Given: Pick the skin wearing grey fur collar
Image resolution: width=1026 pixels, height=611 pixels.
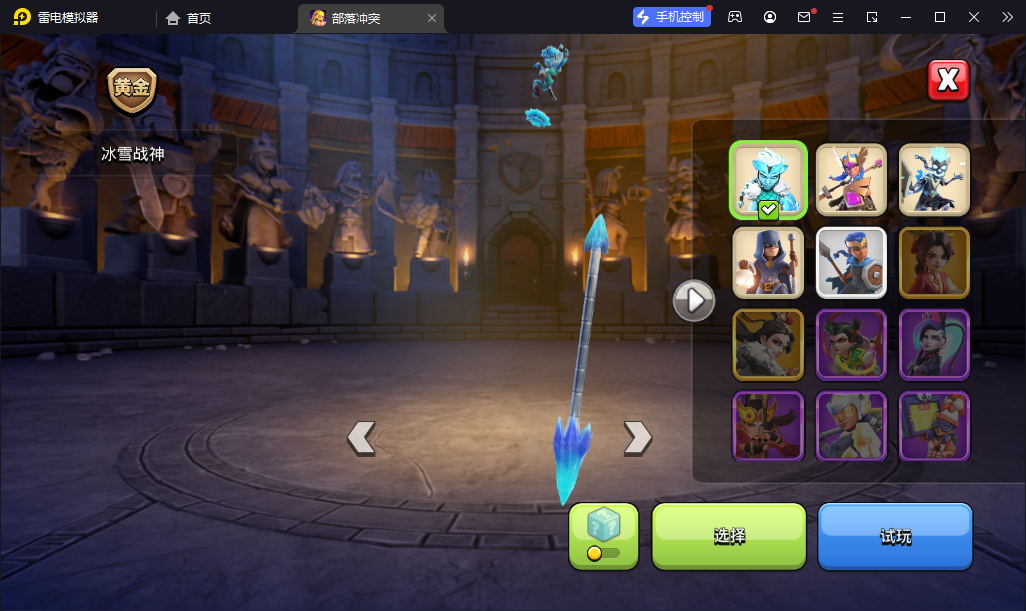Looking at the screenshot, I should [768, 345].
